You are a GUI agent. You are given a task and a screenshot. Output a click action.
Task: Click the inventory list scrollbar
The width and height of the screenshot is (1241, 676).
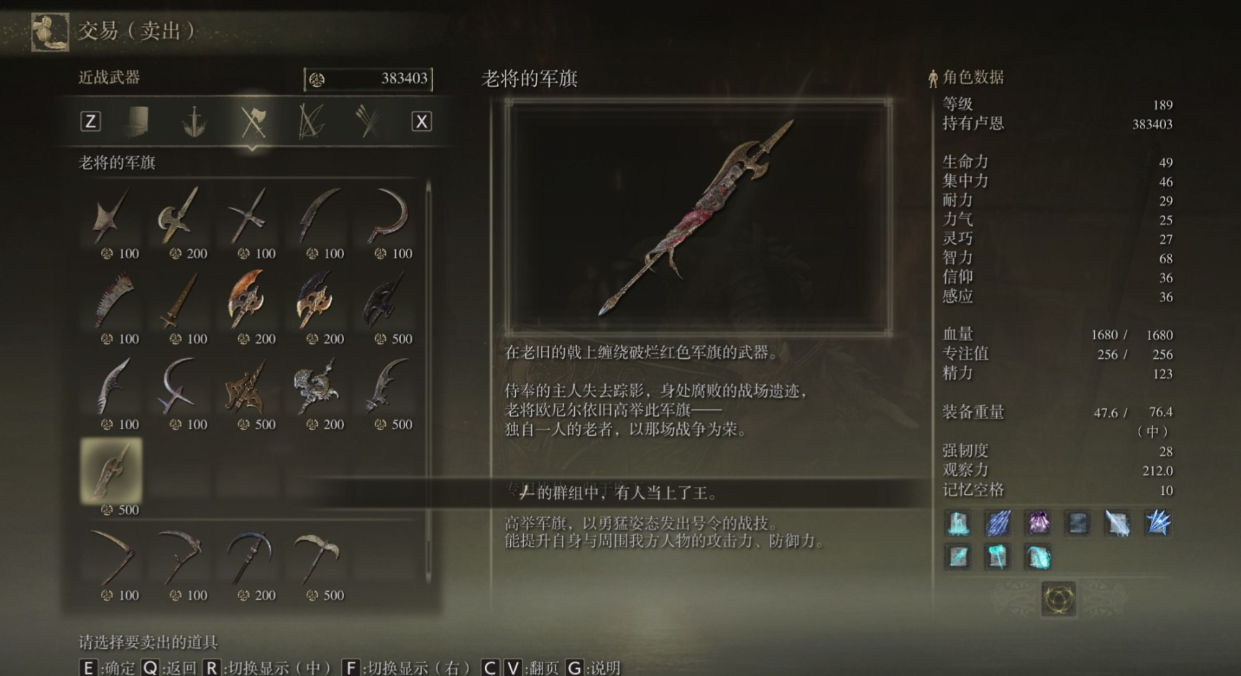[x=430, y=390]
